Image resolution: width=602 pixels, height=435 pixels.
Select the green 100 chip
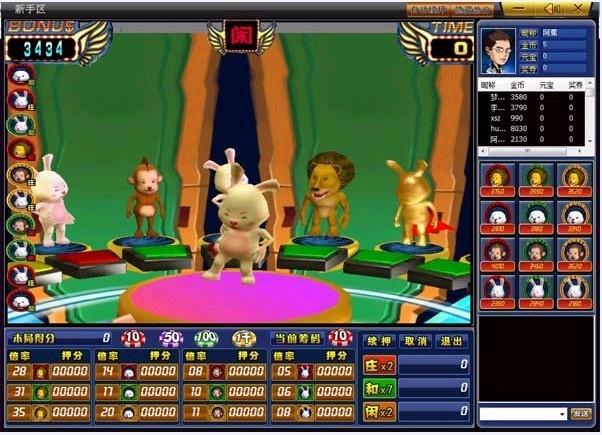tap(206, 339)
